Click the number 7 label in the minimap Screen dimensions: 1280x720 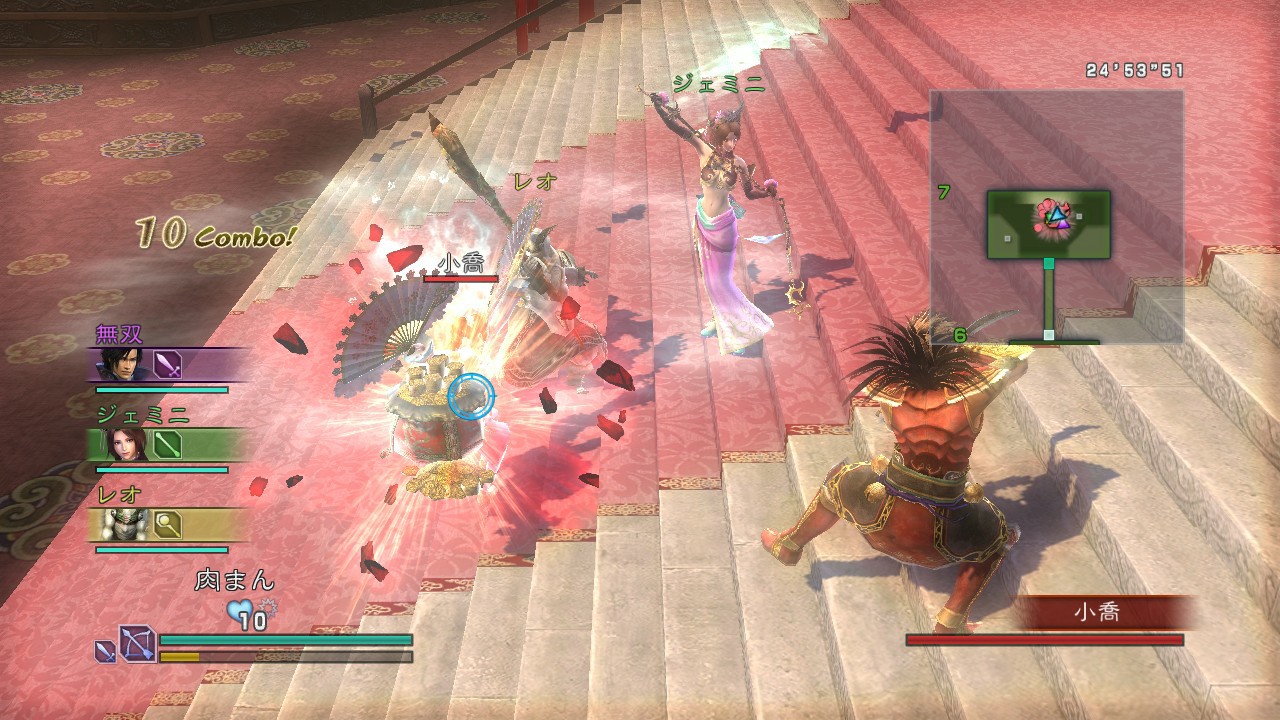pyautogui.click(x=943, y=192)
